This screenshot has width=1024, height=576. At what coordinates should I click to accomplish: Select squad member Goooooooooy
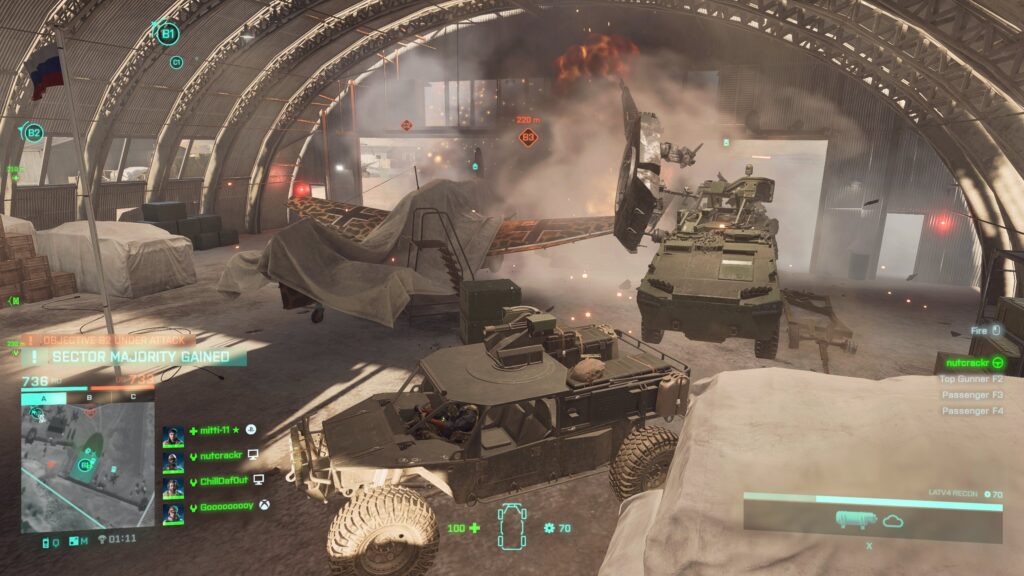224,505
